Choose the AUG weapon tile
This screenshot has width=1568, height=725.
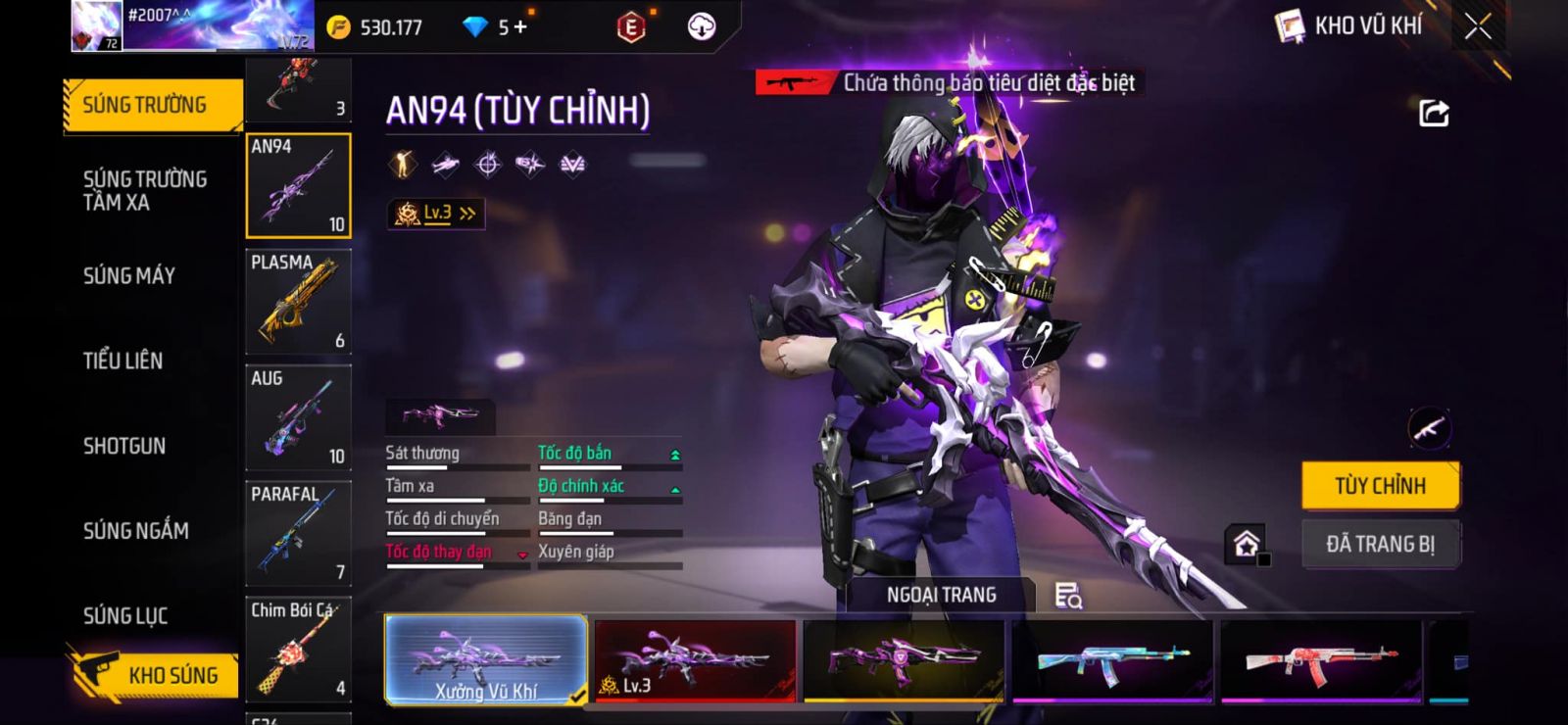pyautogui.click(x=298, y=416)
